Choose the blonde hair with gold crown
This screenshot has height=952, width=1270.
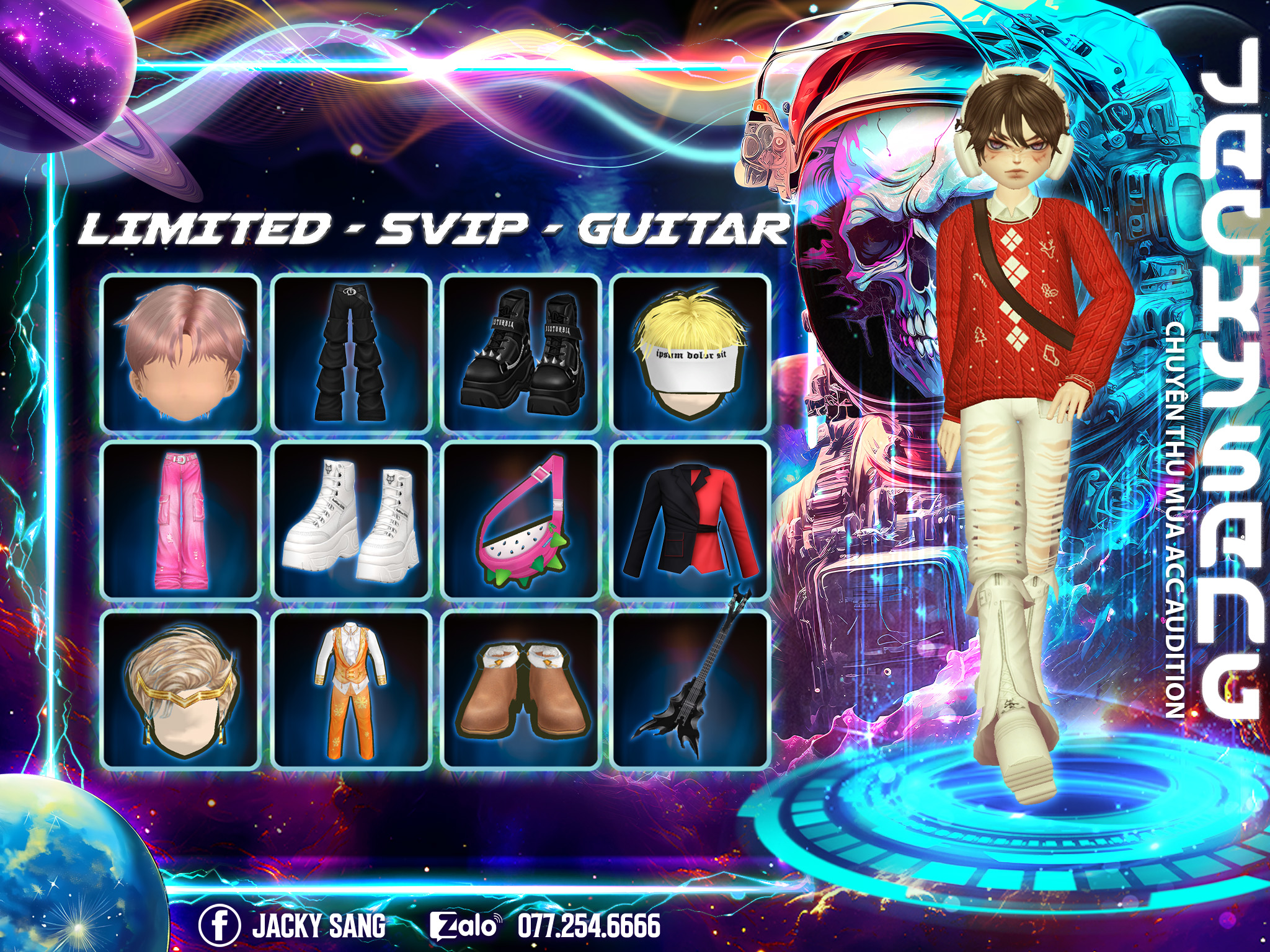180,690
